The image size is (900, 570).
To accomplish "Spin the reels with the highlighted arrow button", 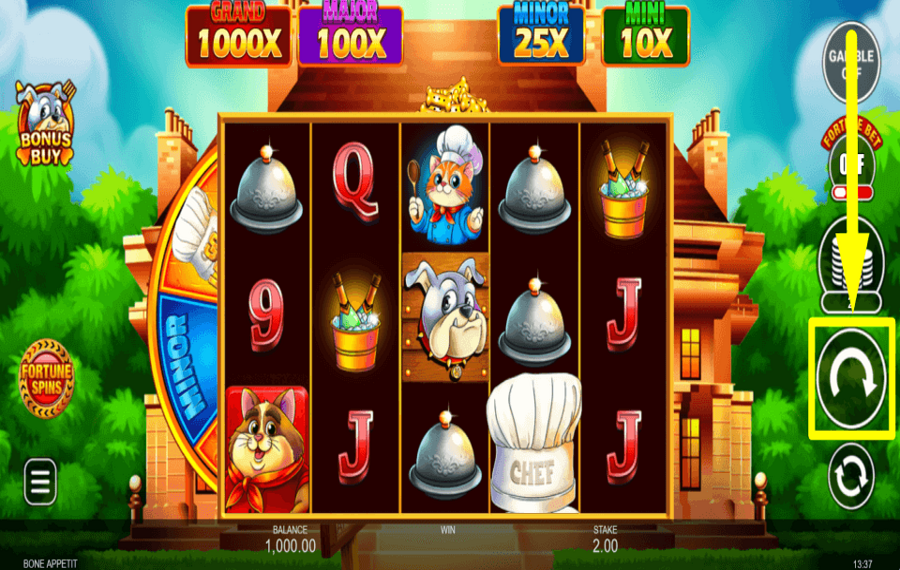I will click(850, 377).
